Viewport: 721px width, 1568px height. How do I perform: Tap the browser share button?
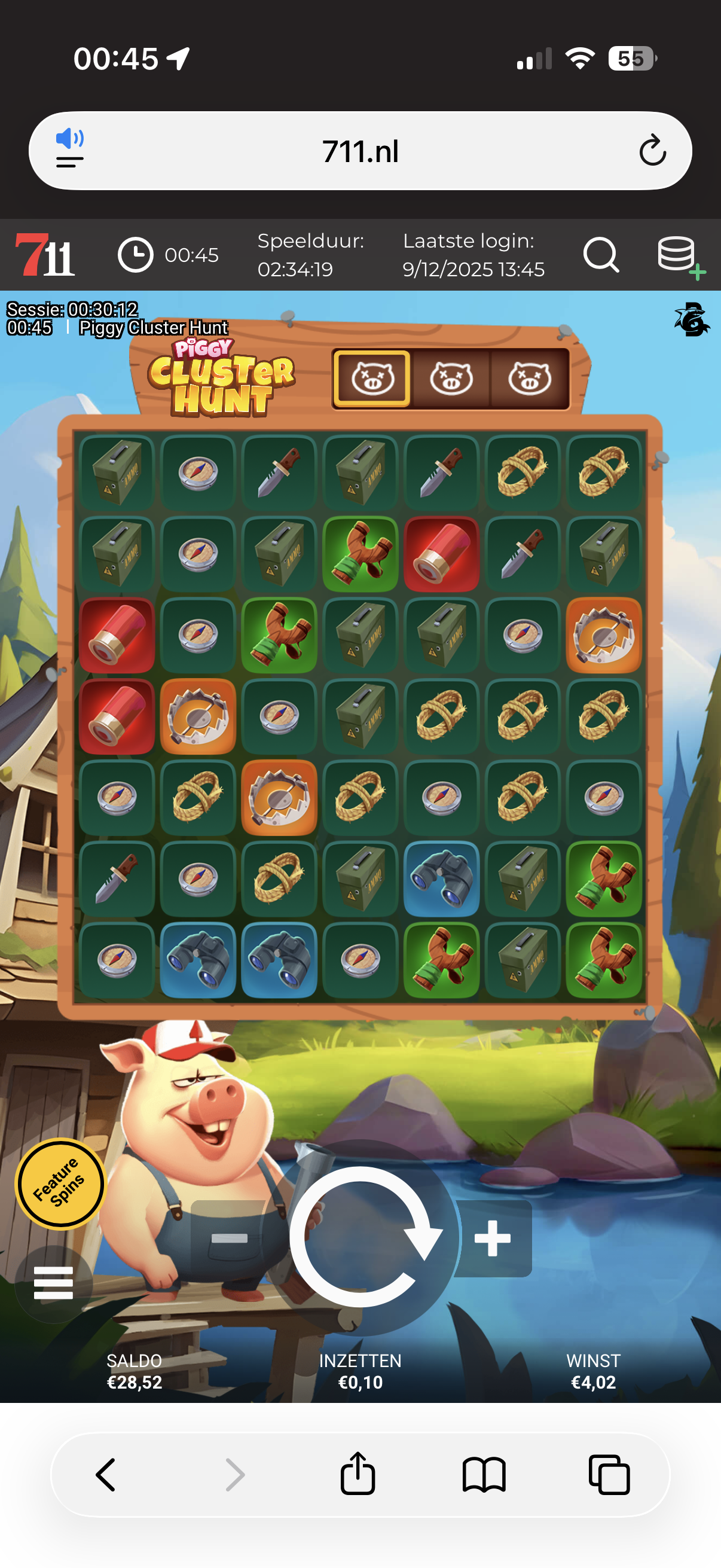click(x=358, y=1474)
